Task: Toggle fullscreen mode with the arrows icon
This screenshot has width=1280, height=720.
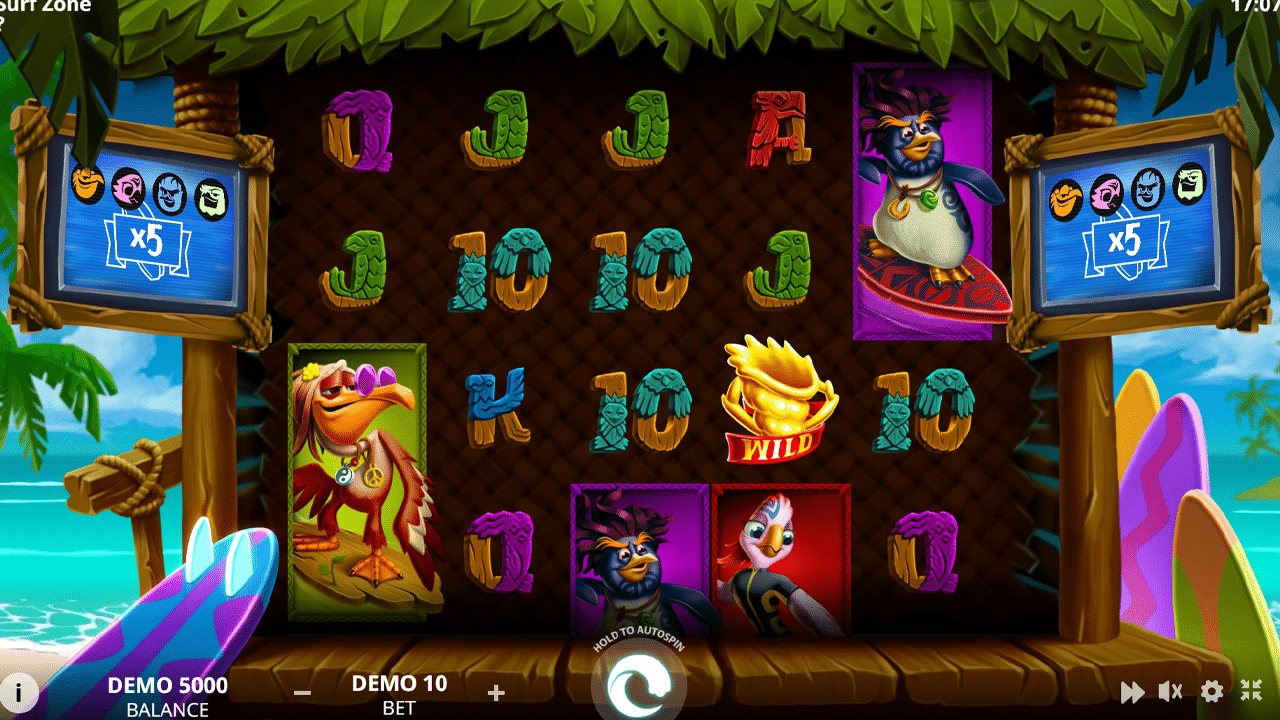Action: (1251, 690)
